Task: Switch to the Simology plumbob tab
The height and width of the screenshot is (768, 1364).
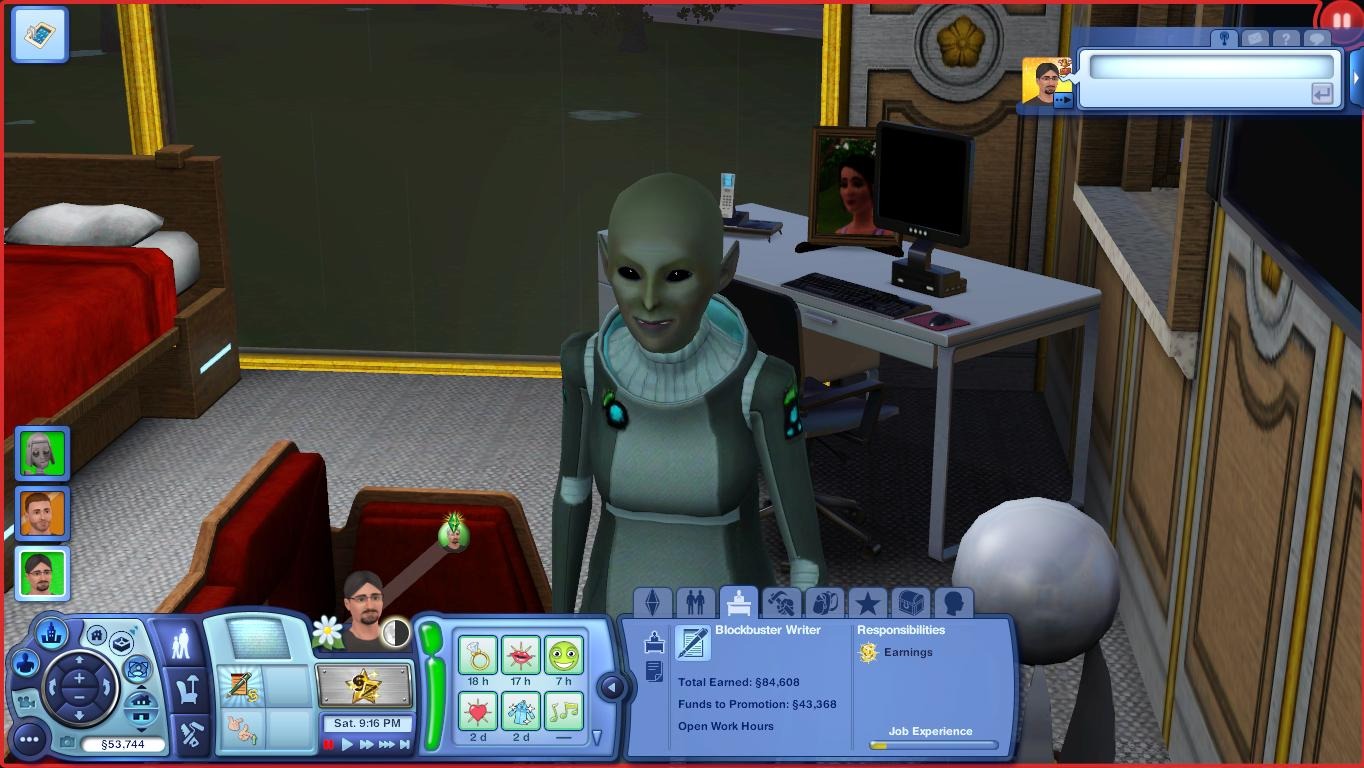Action: (655, 602)
